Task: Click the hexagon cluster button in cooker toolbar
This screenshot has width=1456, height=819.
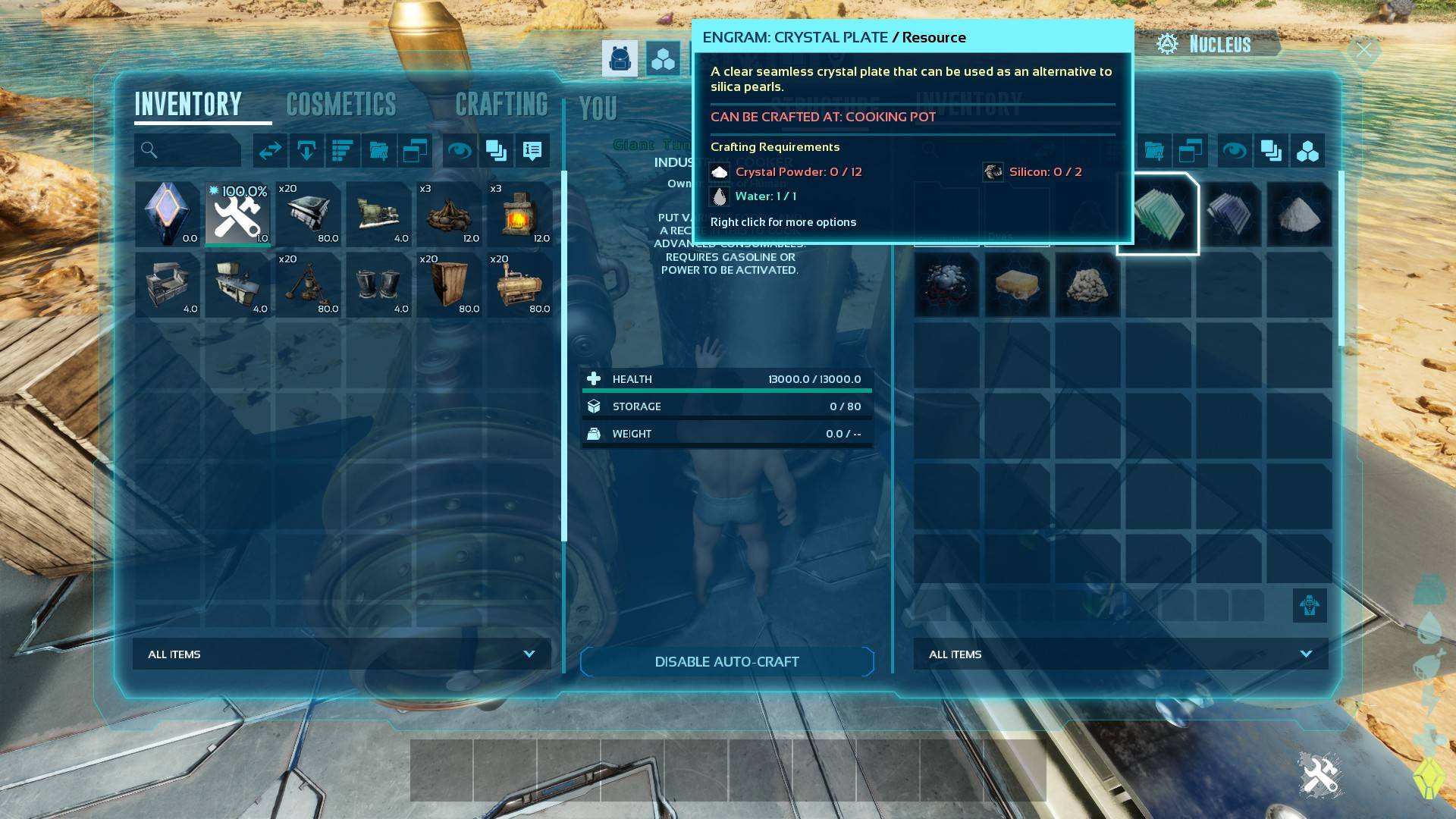Action: point(1307,151)
